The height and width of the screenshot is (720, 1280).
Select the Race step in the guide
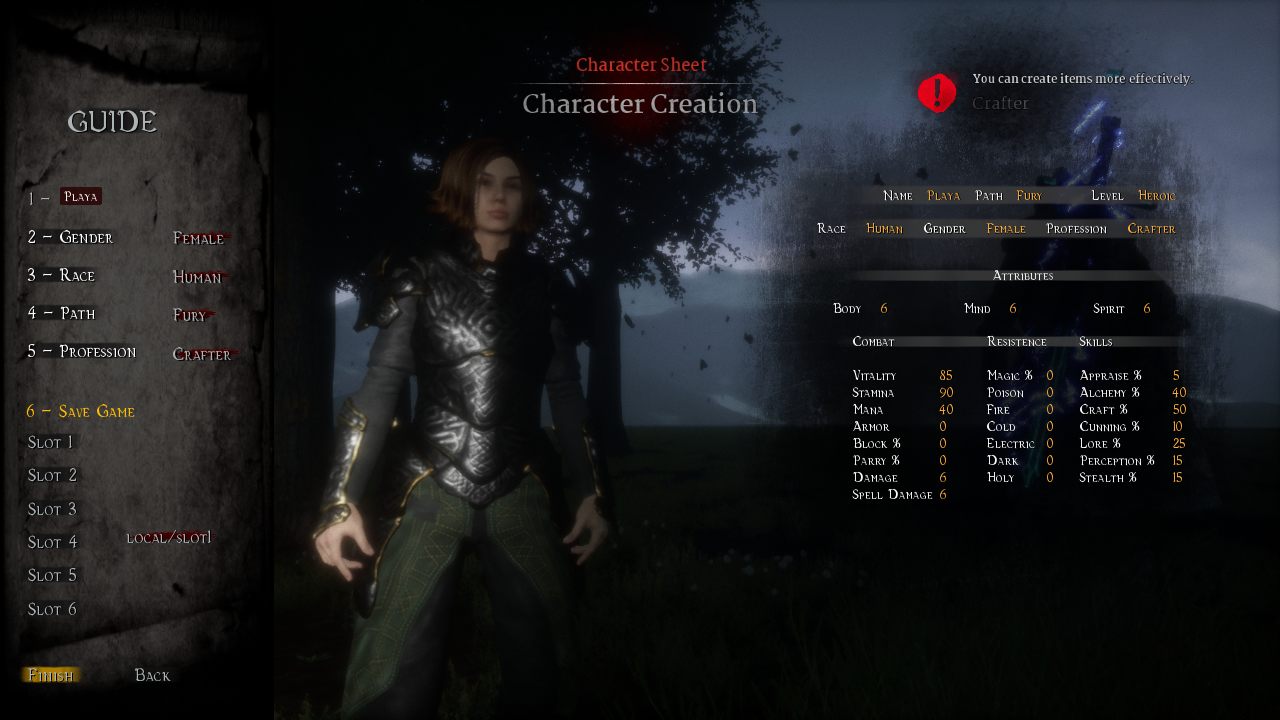click(x=61, y=275)
